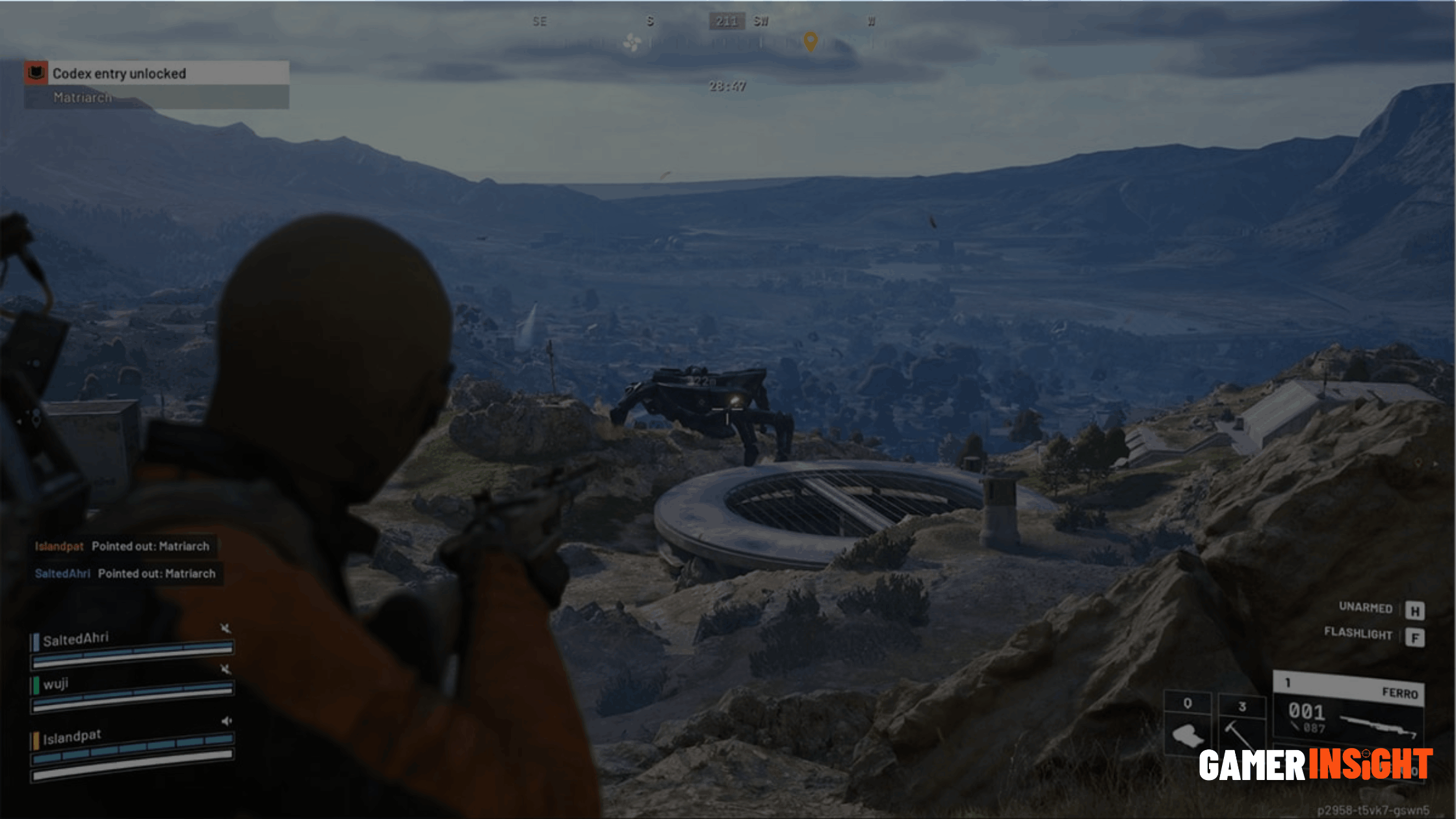
Task: Click the session code p2958-t5vk7-gswn5
Action: point(1375,811)
